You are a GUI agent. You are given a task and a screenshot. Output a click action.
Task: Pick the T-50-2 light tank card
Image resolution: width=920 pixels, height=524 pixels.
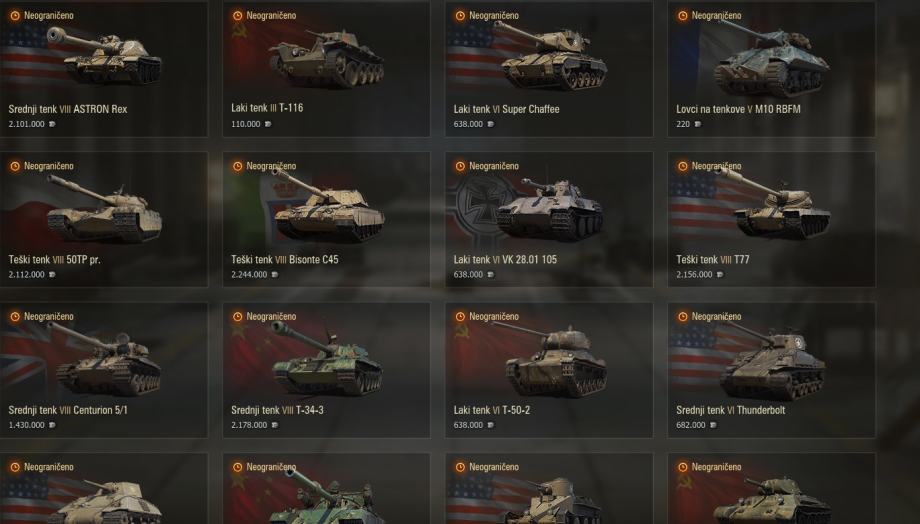point(549,370)
